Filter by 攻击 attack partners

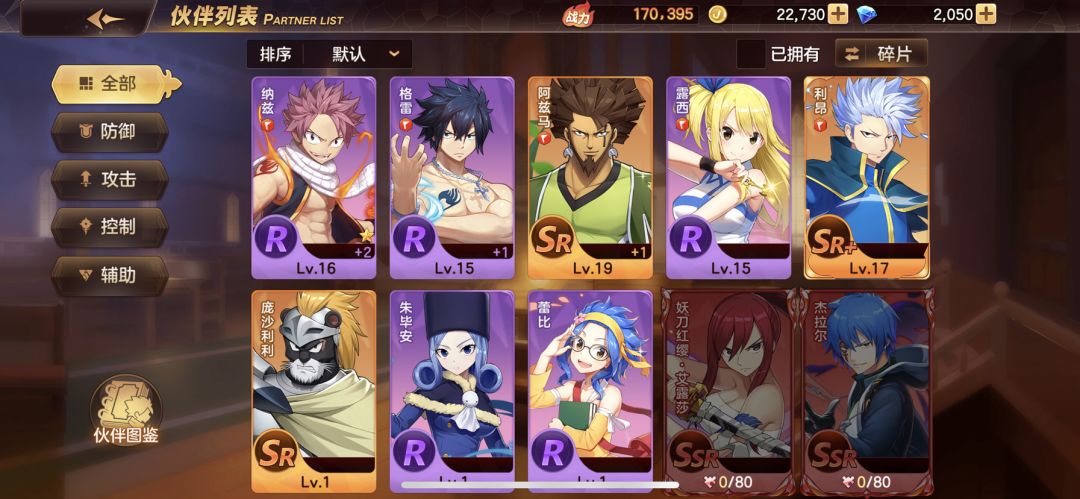click(x=110, y=179)
